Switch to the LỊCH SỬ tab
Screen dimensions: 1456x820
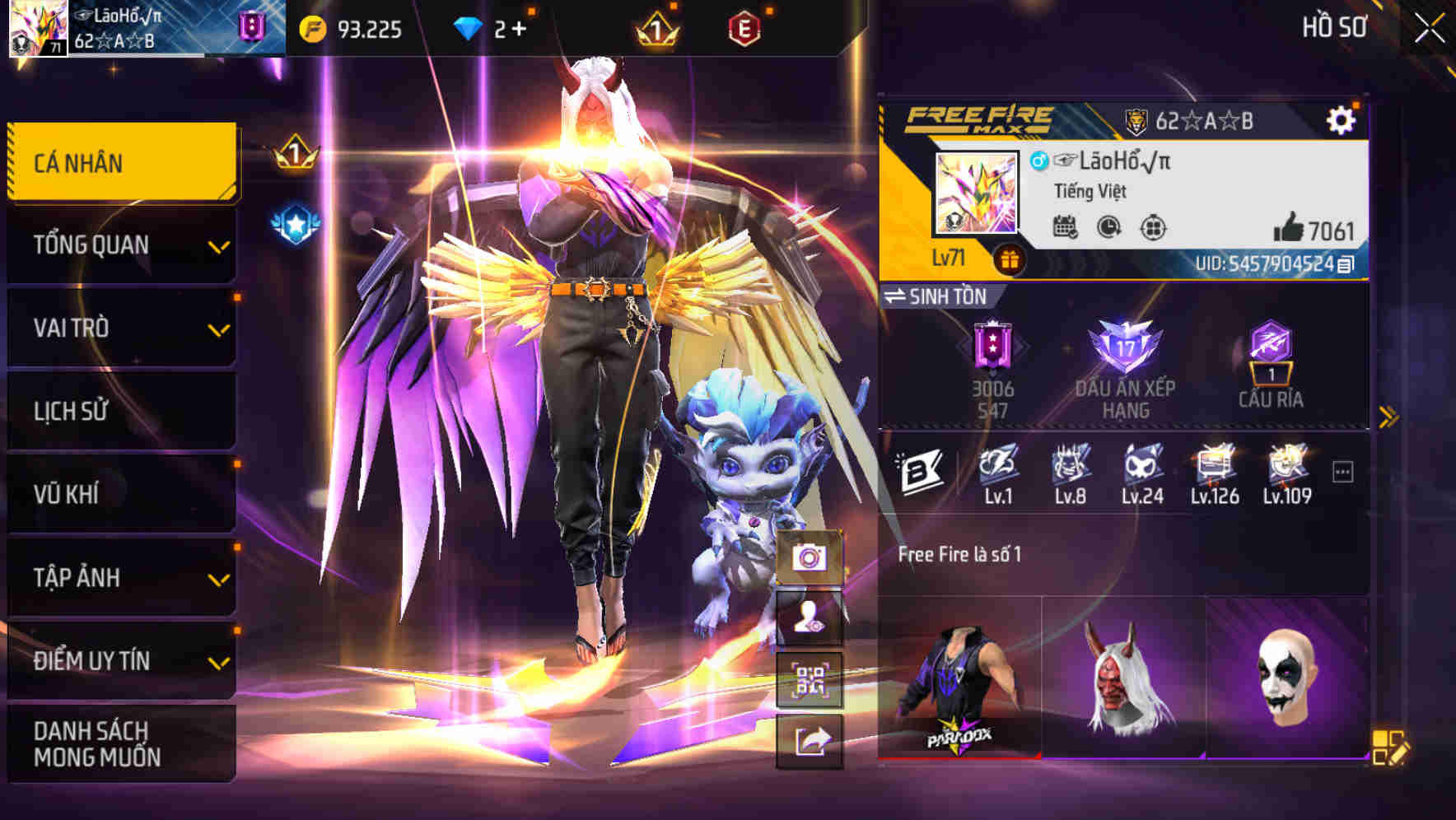coord(120,412)
